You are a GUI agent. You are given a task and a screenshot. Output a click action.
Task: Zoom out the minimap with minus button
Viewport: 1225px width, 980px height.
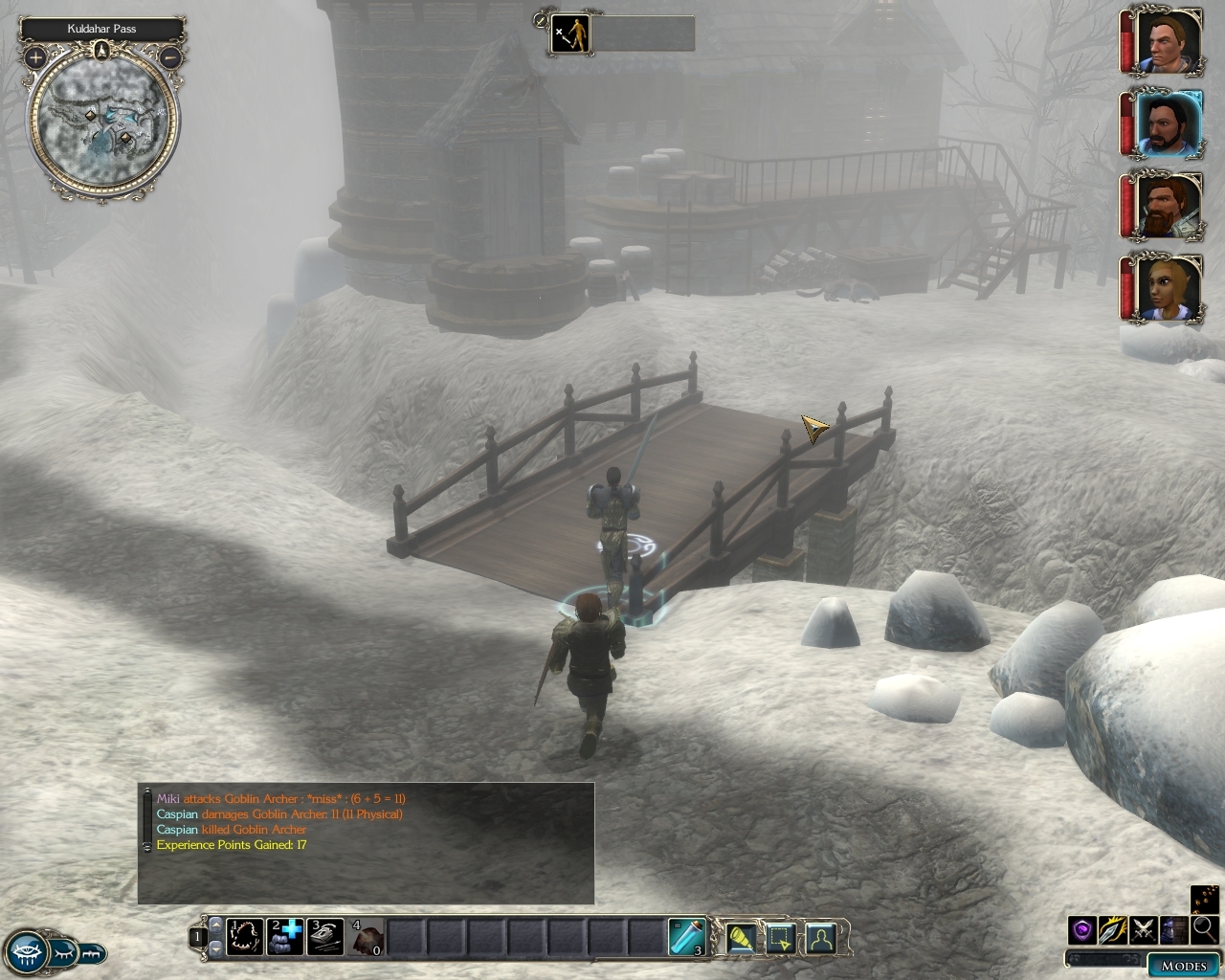169,57
